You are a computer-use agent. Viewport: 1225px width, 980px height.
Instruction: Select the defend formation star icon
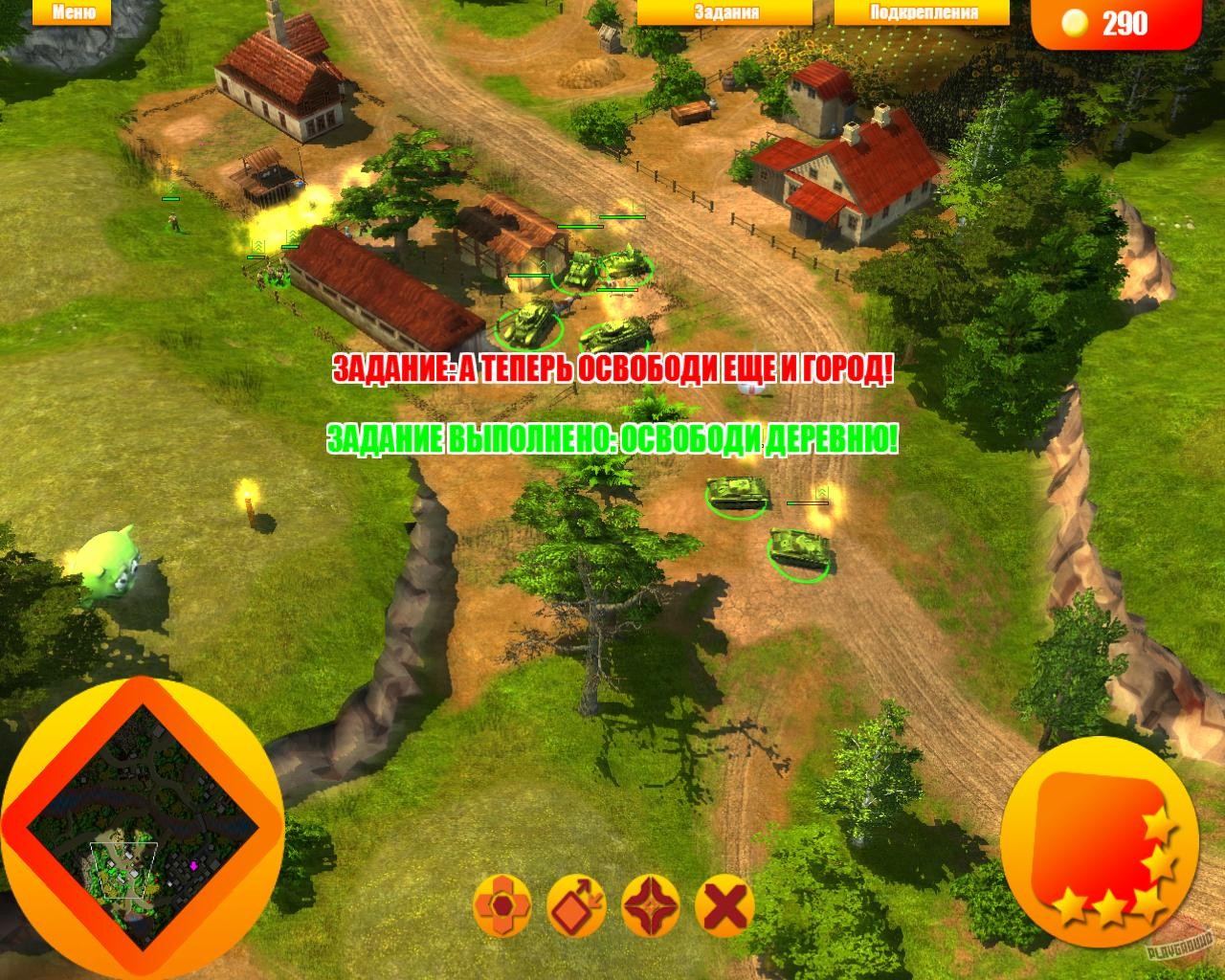coord(650,903)
